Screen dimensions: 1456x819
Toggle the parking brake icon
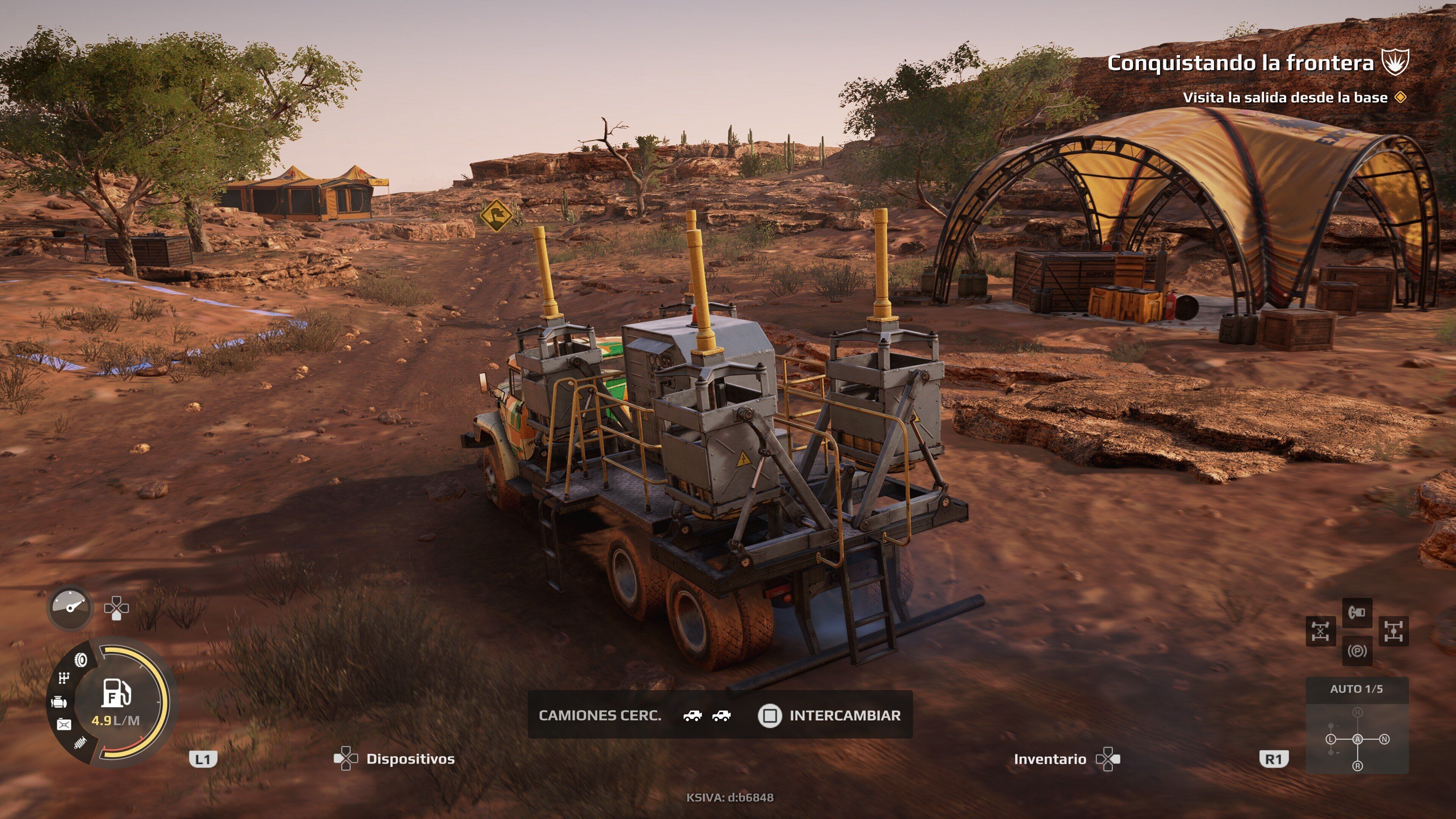point(1357,651)
